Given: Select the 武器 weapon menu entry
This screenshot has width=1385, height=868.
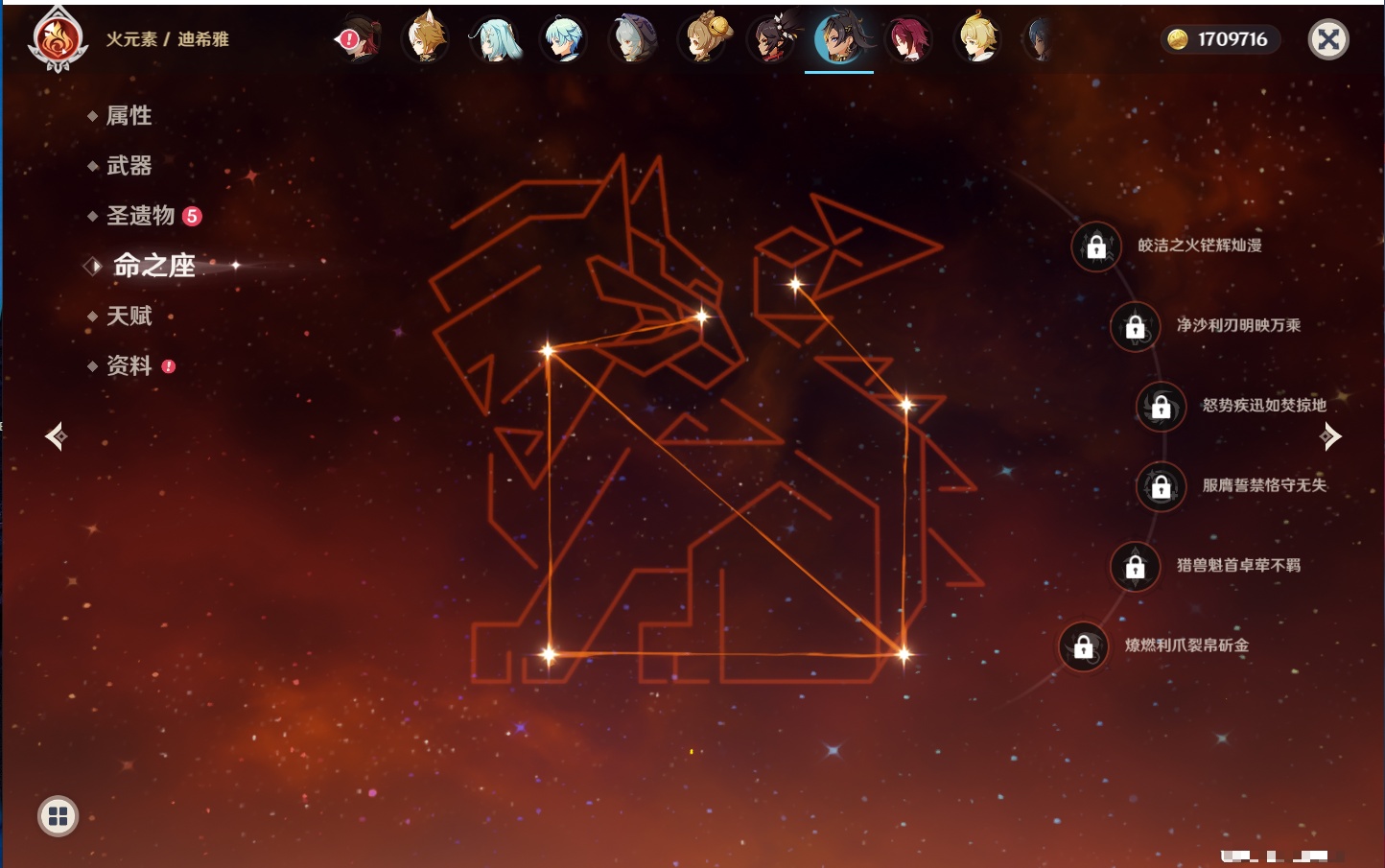Looking at the screenshot, I should pyautogui.click(x=129, y=166).
